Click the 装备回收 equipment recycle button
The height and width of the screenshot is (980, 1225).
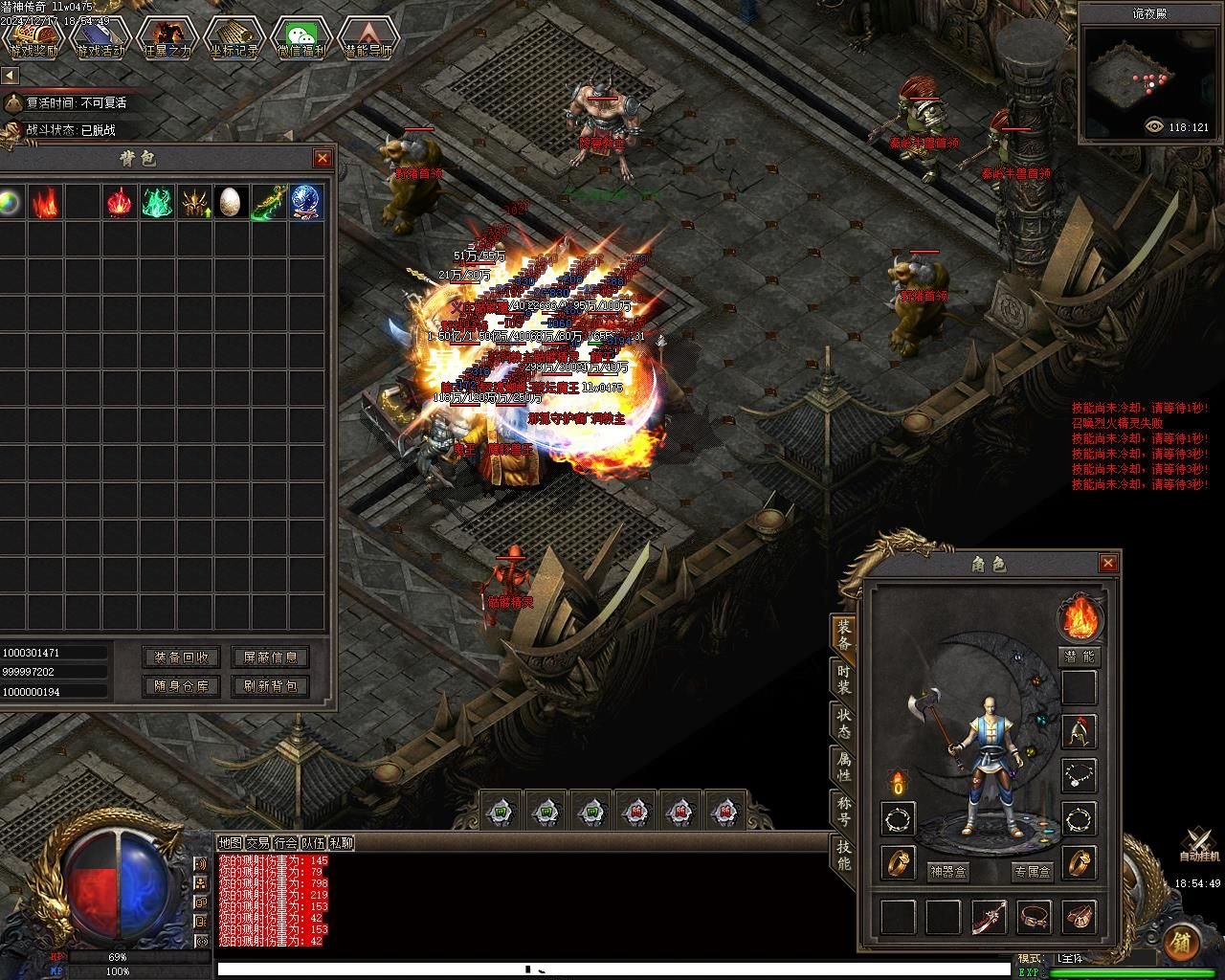pos(182,657)
